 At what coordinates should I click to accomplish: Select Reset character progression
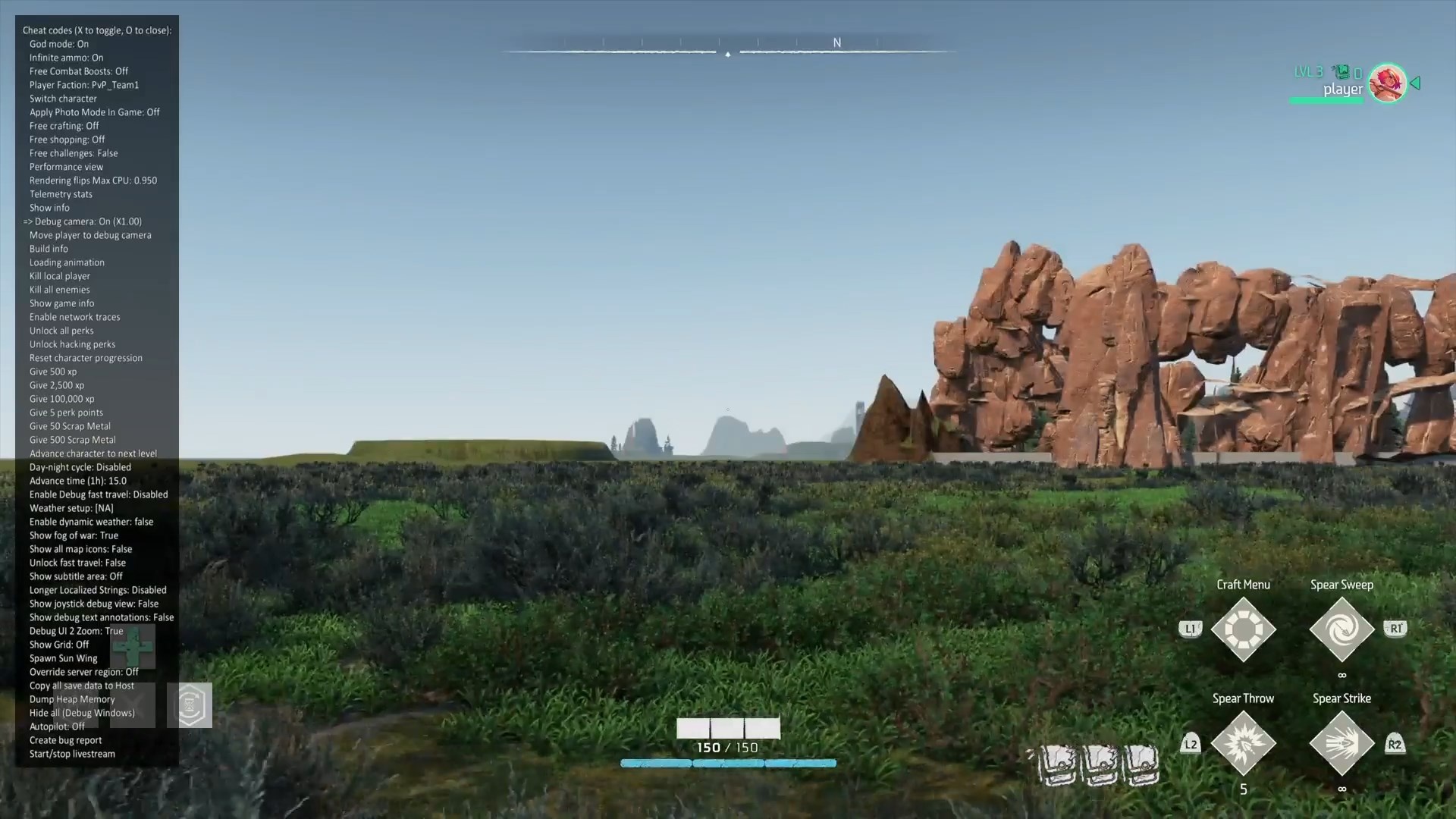(86, 358)
